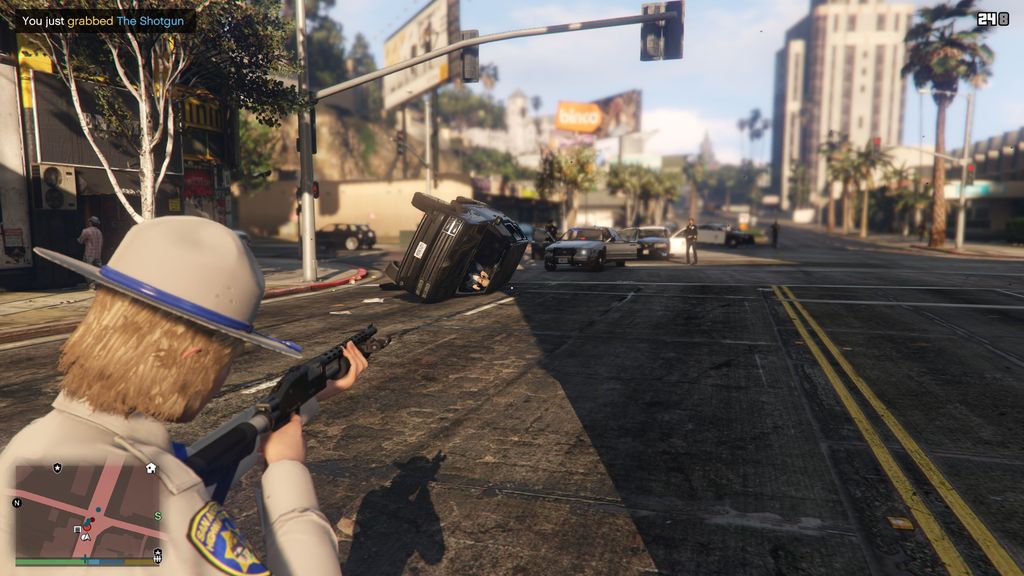Image resolution: width=1024 pixels, height=576 pixels.
Task: Select the green S marker on minimap
Action: pyautogui.click(x=158, y=516)
